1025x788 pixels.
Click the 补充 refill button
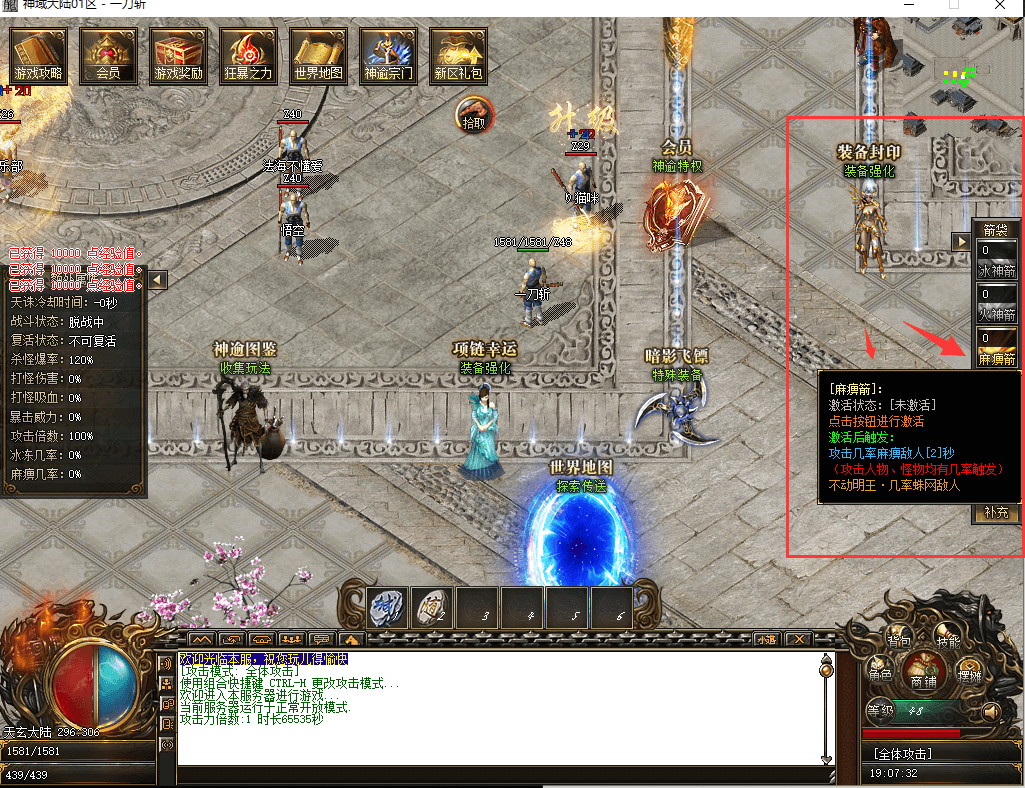point(997,512)
